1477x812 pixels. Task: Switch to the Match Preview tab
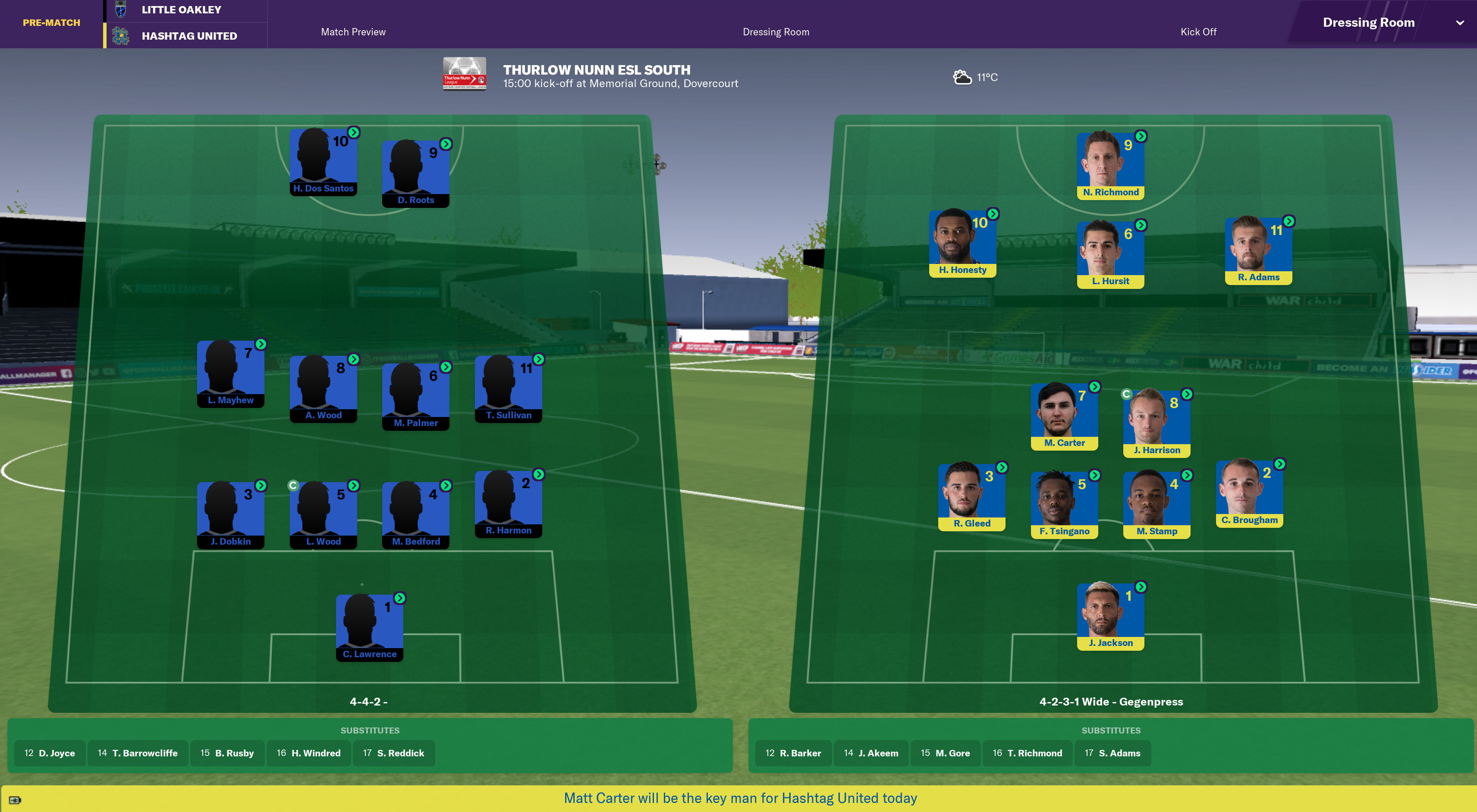pyautogui.click(x=352, y=31)
